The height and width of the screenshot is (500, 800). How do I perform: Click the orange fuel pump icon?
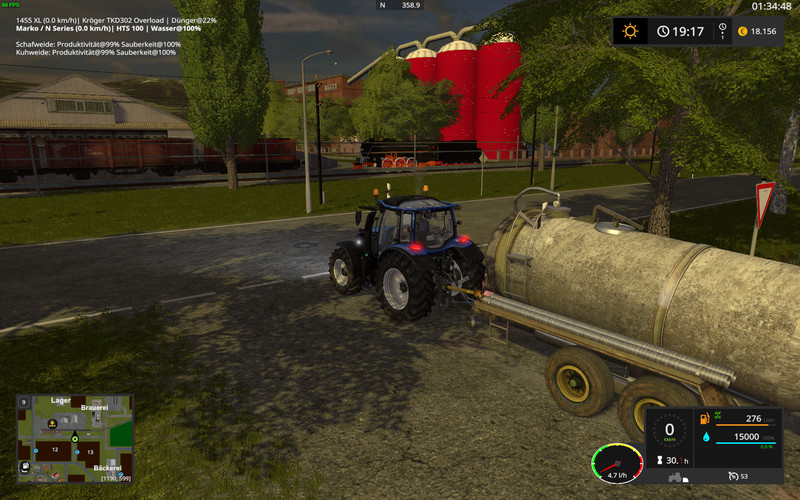(705, 417)
